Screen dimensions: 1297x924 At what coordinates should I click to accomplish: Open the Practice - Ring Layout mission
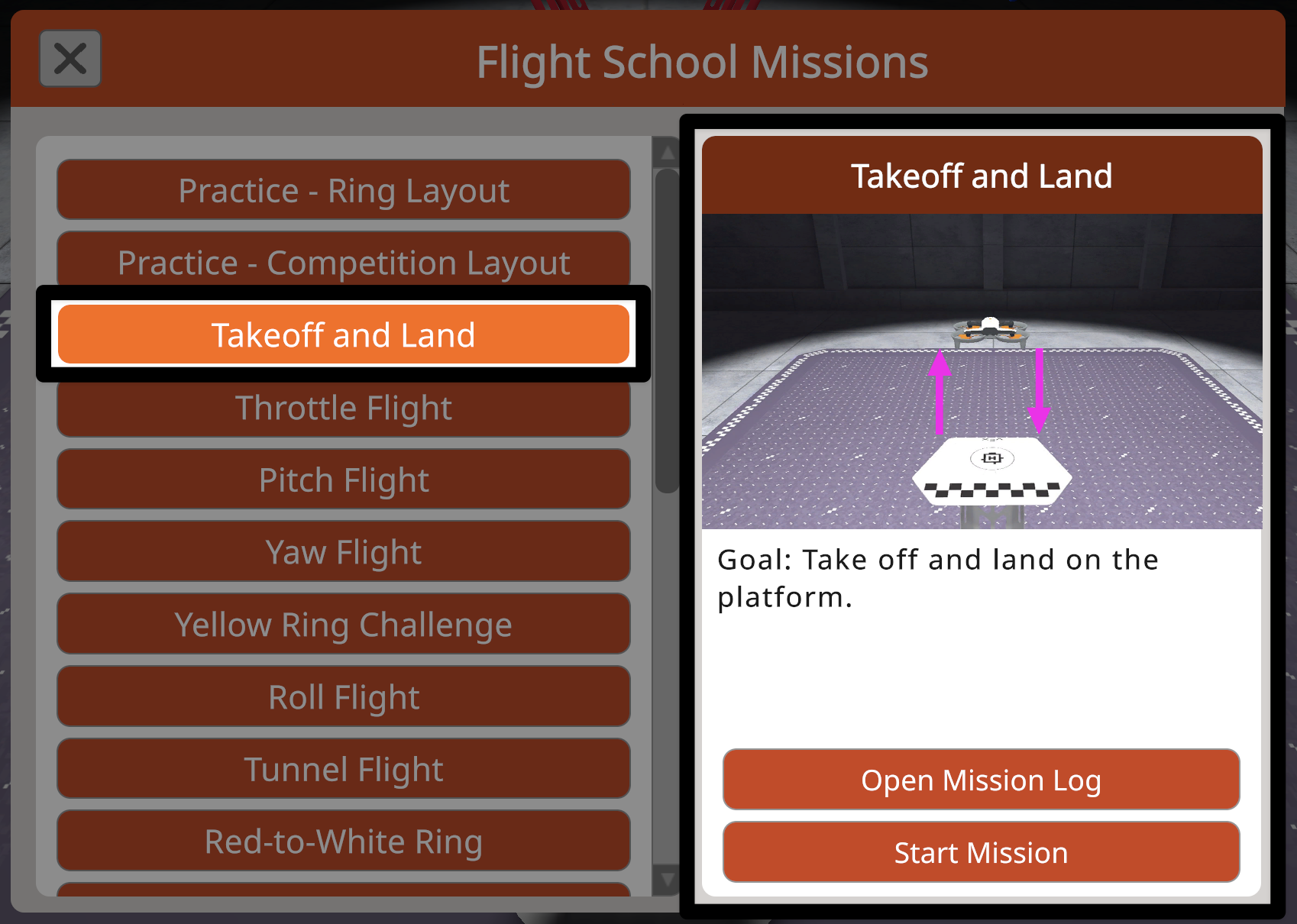tap(343, 190)
